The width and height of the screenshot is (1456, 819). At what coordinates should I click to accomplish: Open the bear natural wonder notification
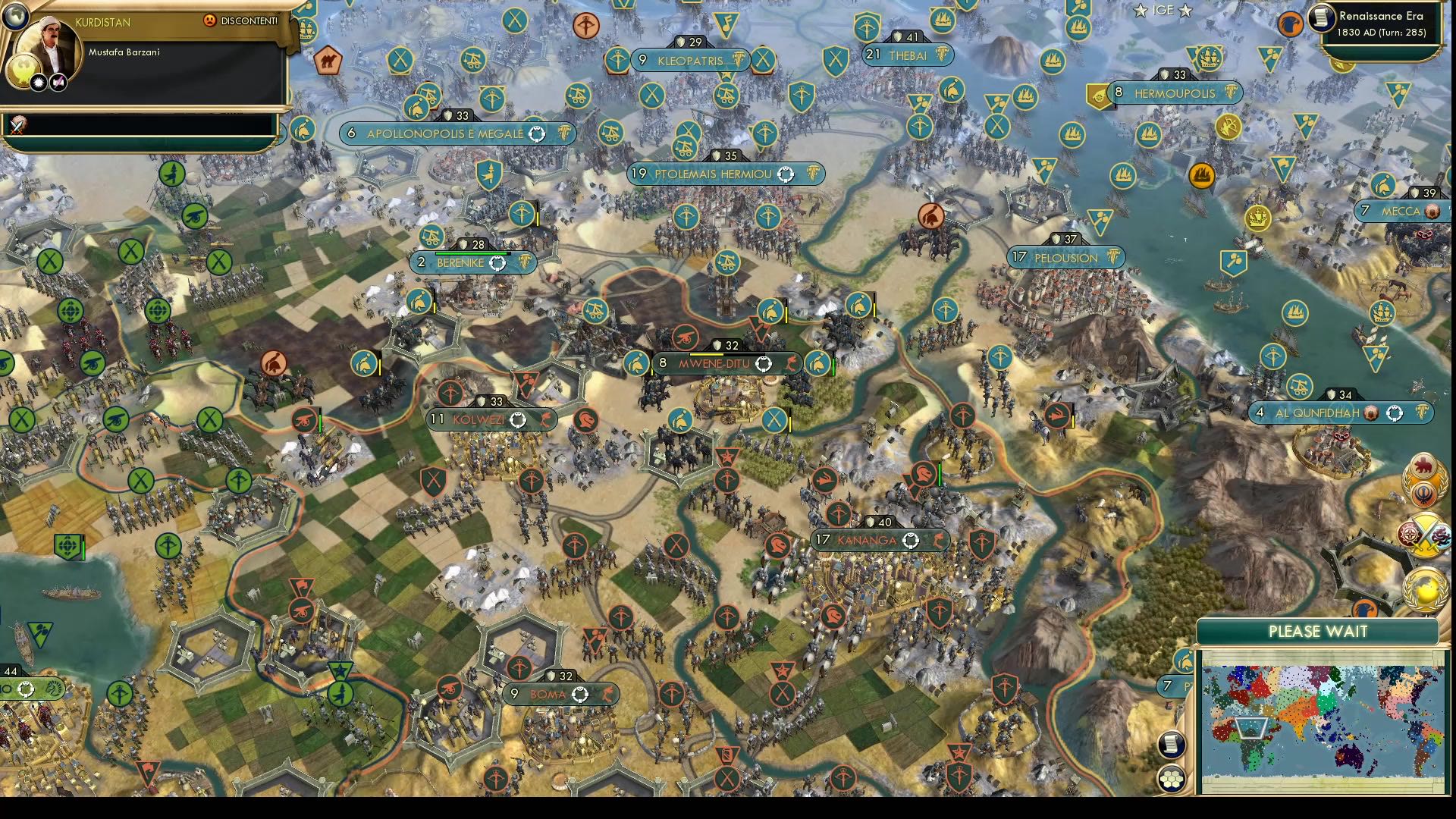[1424, 464]
